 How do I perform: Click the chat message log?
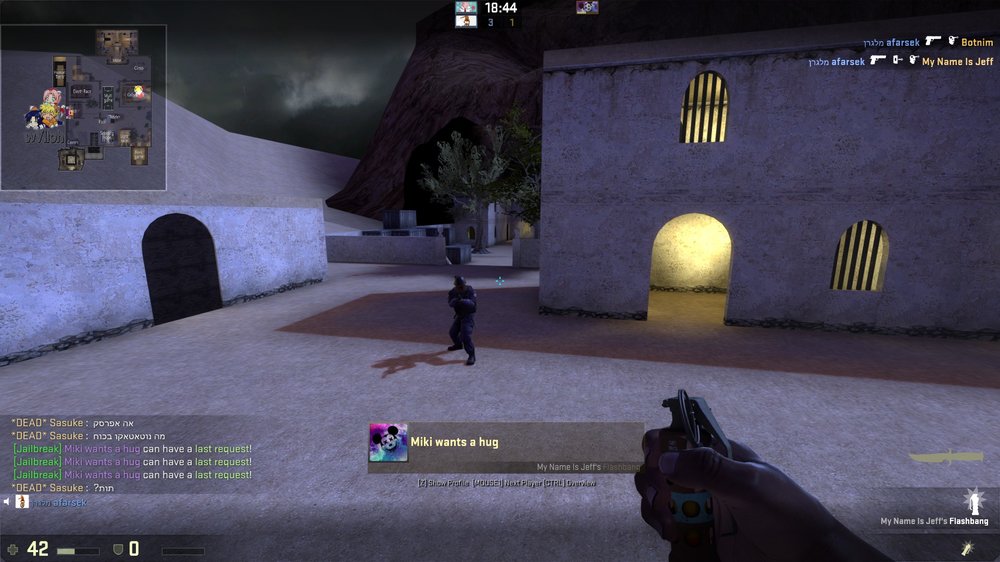click(x=130, y=455)
